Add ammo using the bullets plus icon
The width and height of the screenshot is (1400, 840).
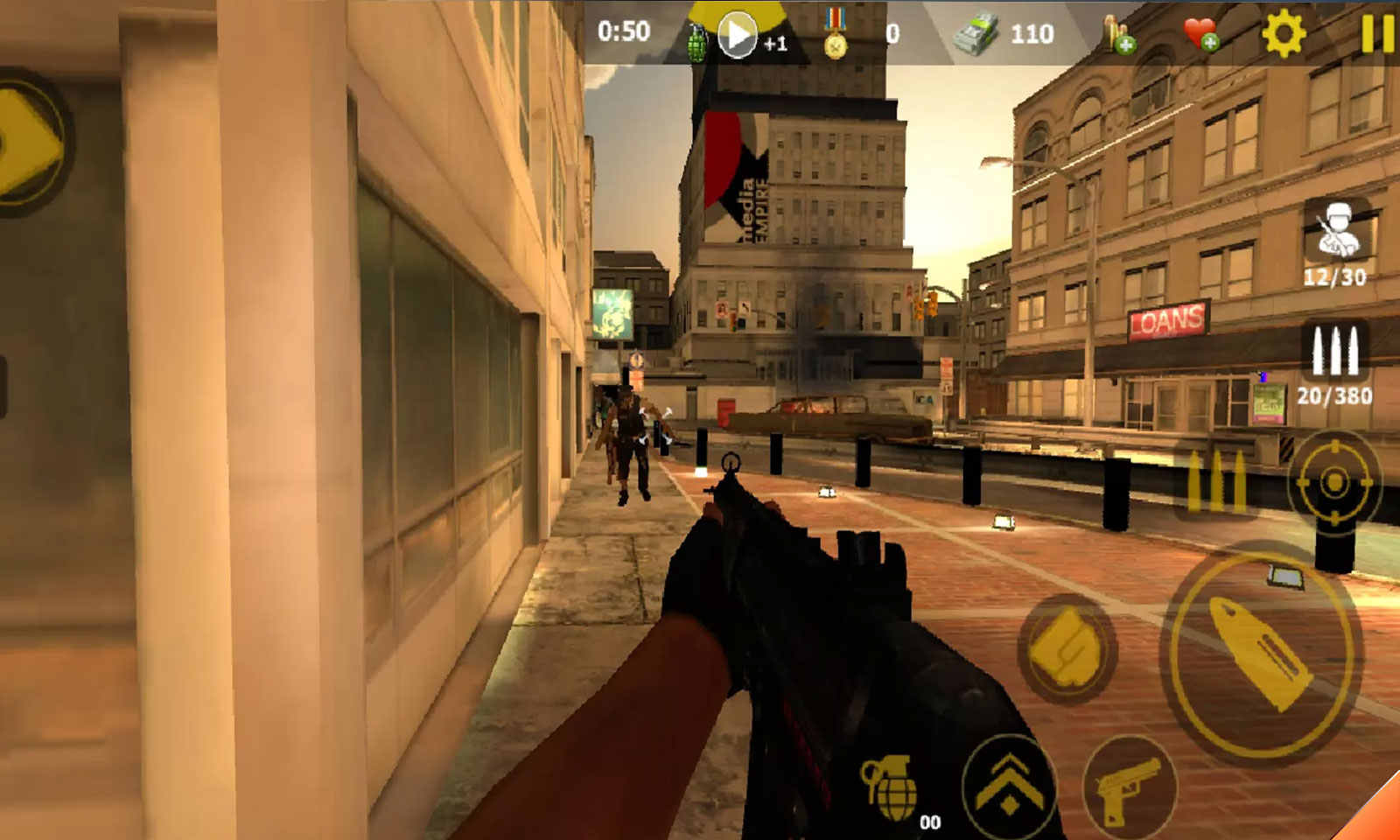[x=1118, y=35]
